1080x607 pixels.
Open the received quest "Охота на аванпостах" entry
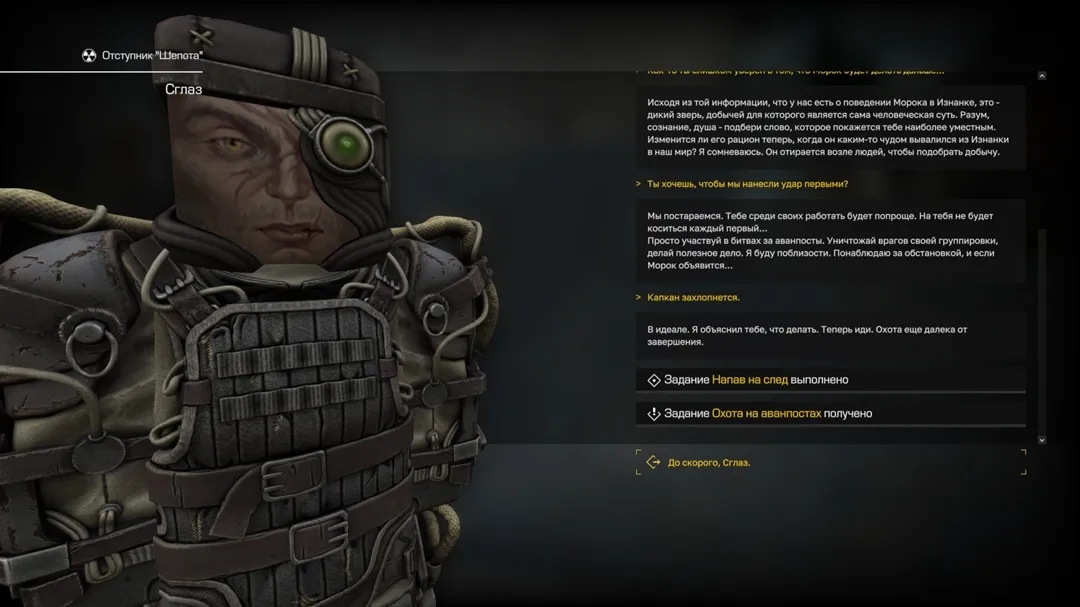point(766,413)
